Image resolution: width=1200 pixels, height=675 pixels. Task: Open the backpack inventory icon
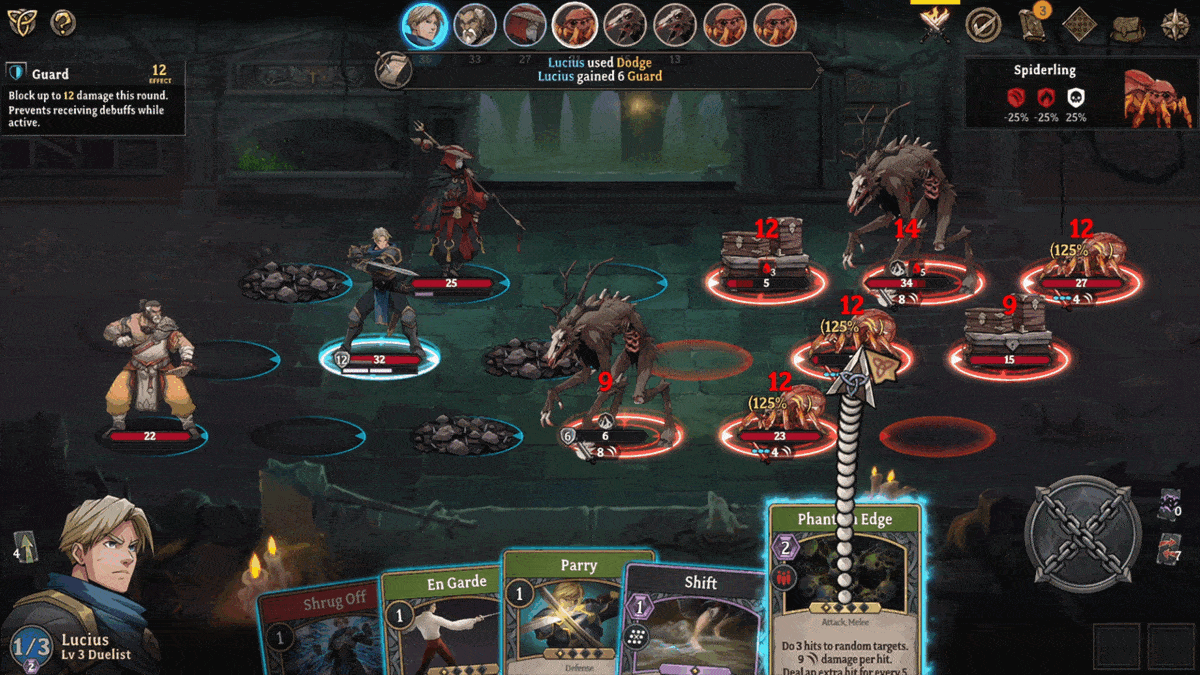pyautogui.click(x=1128, y=25)
